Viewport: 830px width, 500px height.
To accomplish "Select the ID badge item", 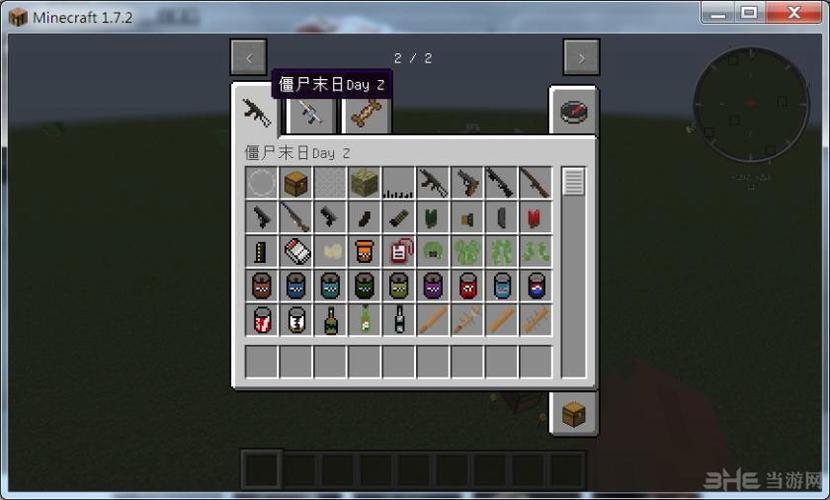I will (x=398, y=251).
